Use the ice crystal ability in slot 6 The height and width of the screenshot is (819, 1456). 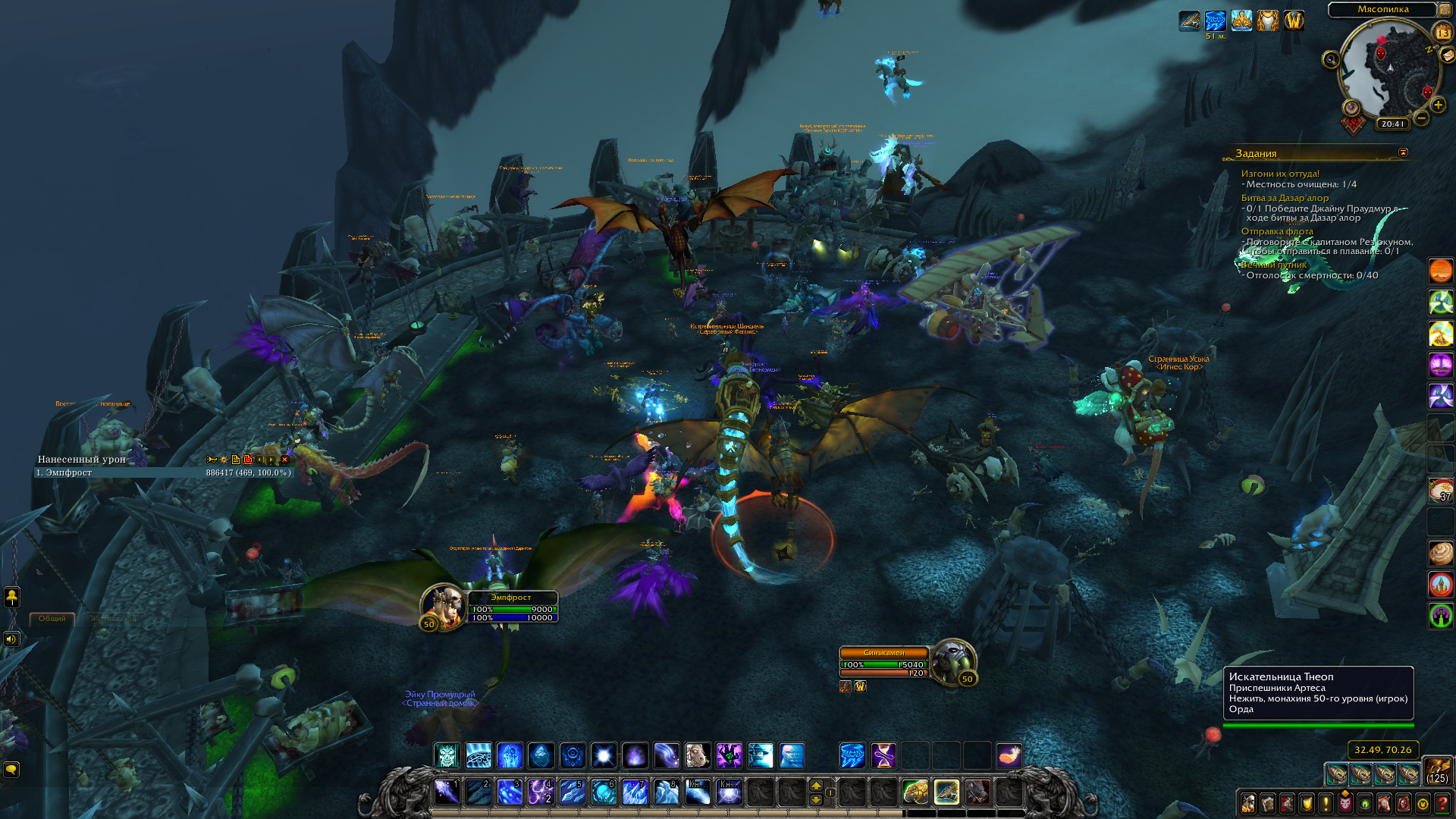604,792
